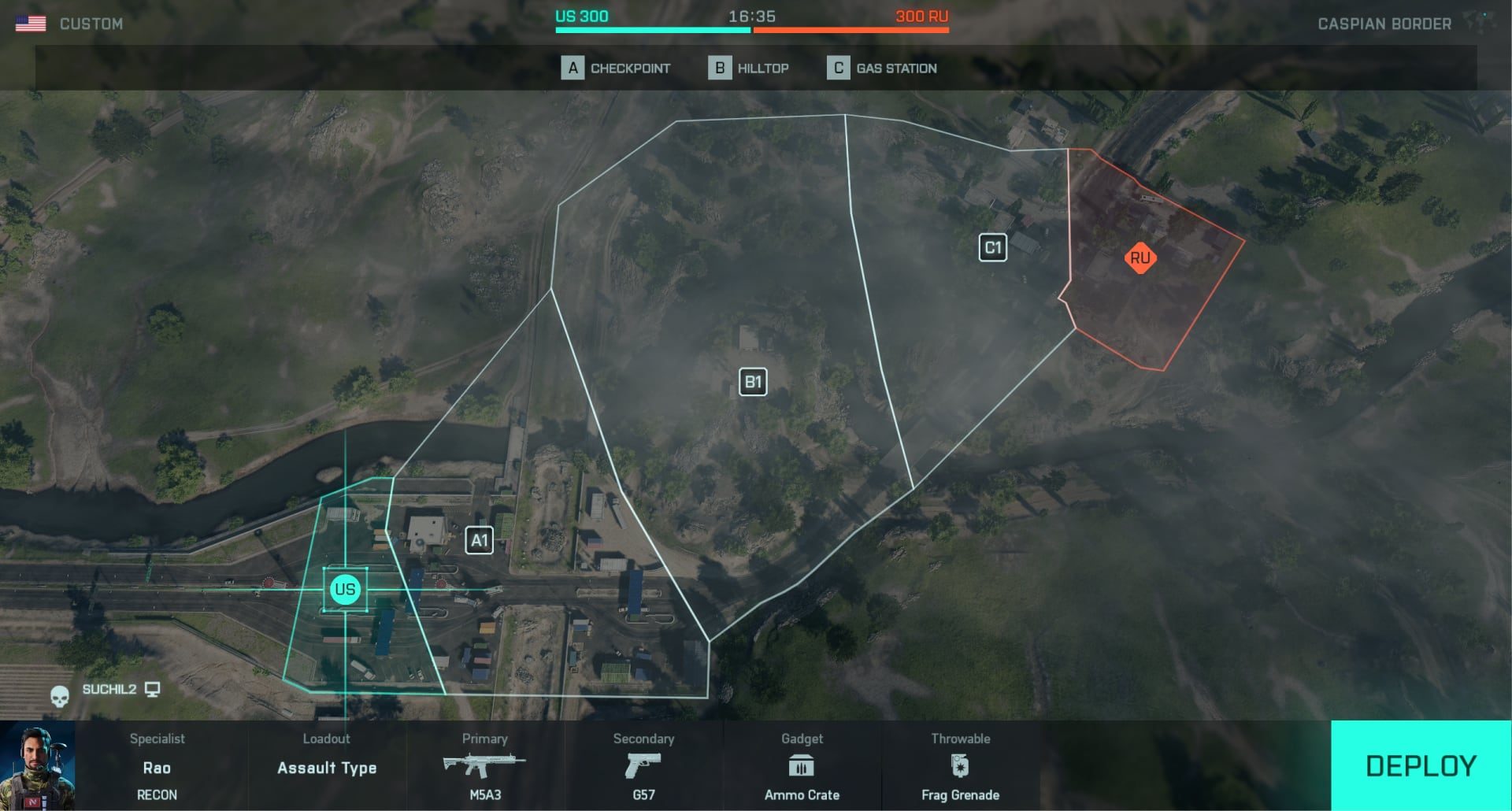The height and width of the screenshot is (811, 1512).
Task: Open the M5A3 primary weapon slot
Action: (x=485, y=767)
